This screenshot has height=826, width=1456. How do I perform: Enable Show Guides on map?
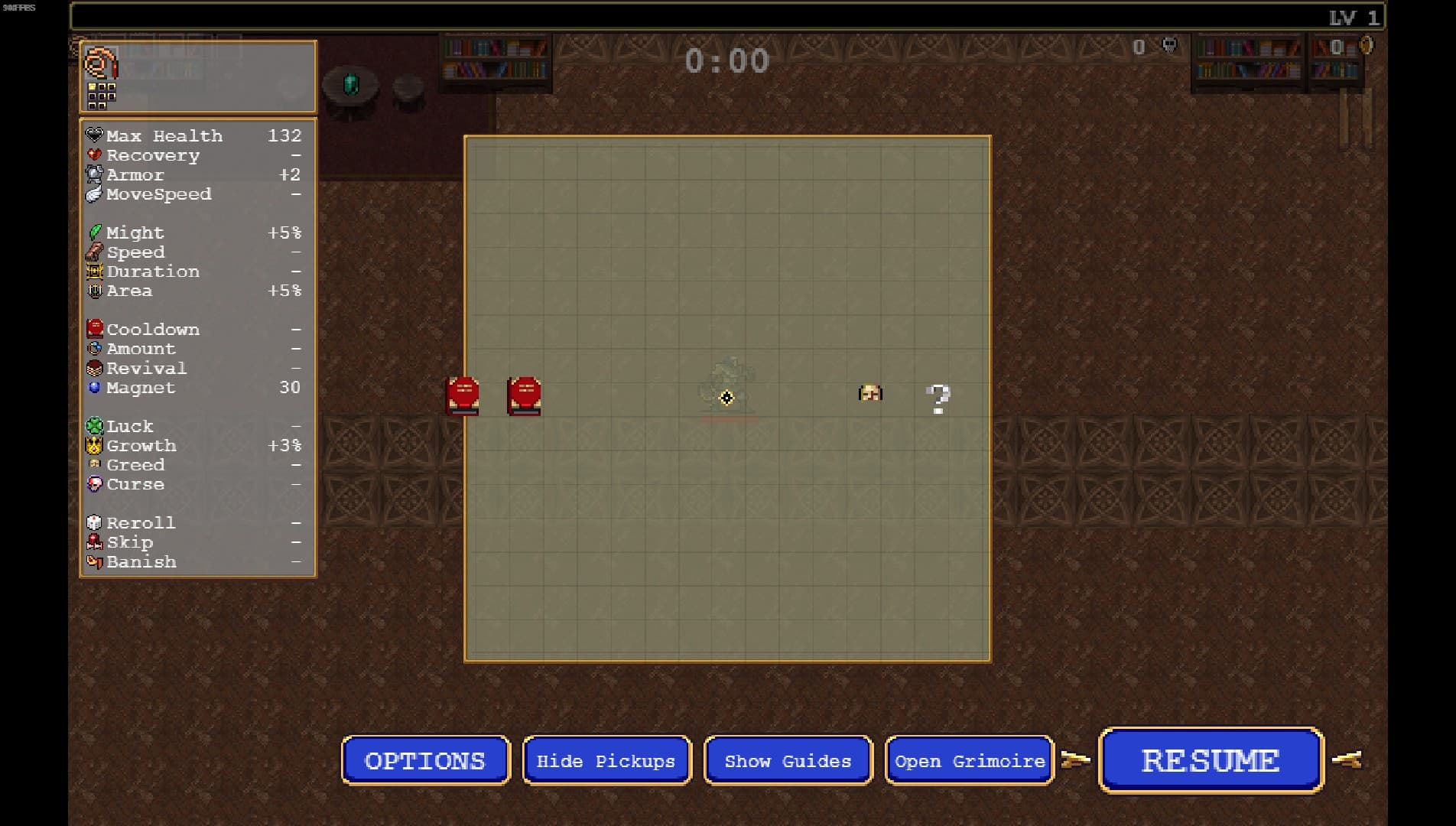(788, 760)
